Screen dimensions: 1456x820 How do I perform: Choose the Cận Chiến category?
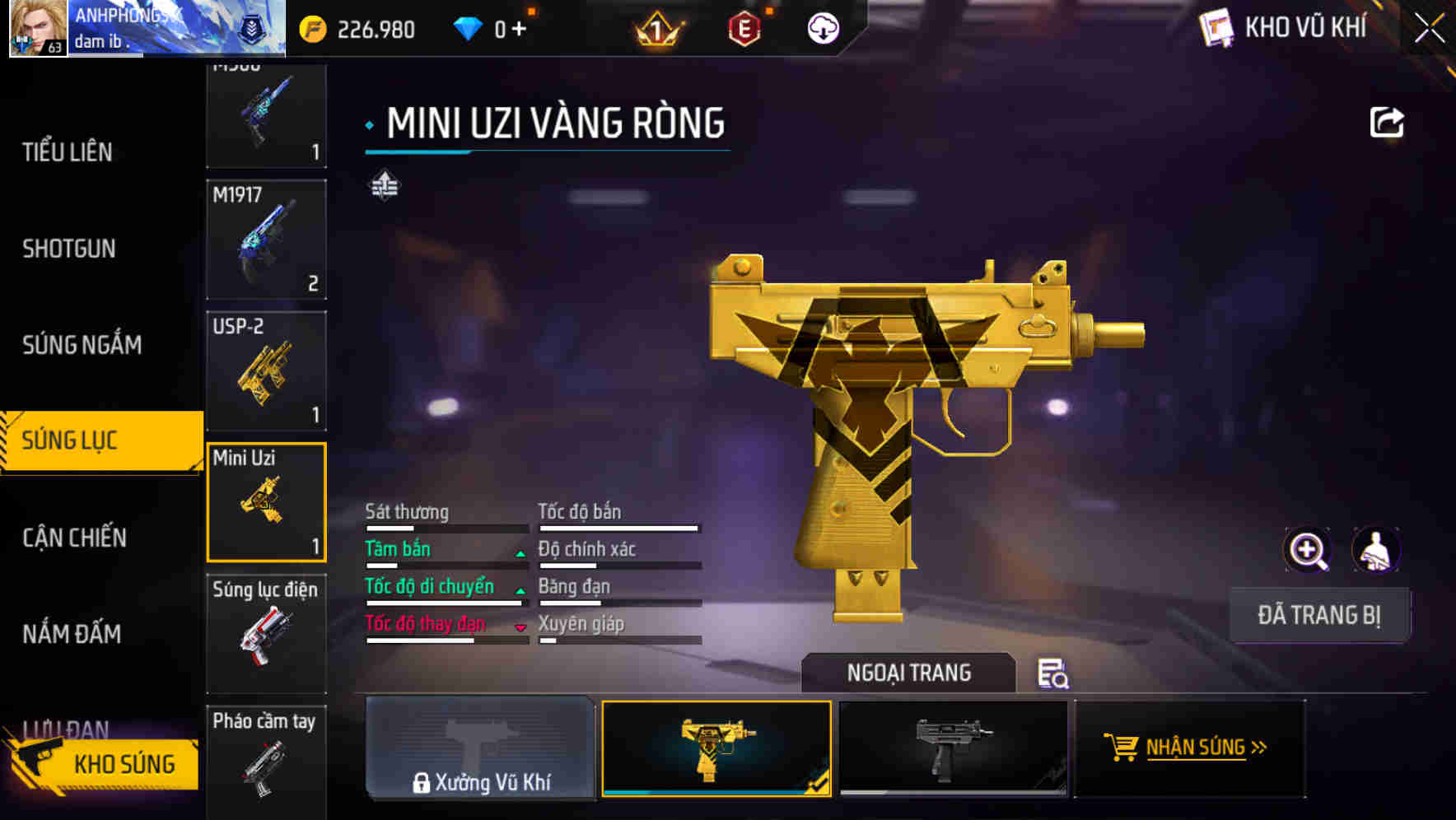75,538
